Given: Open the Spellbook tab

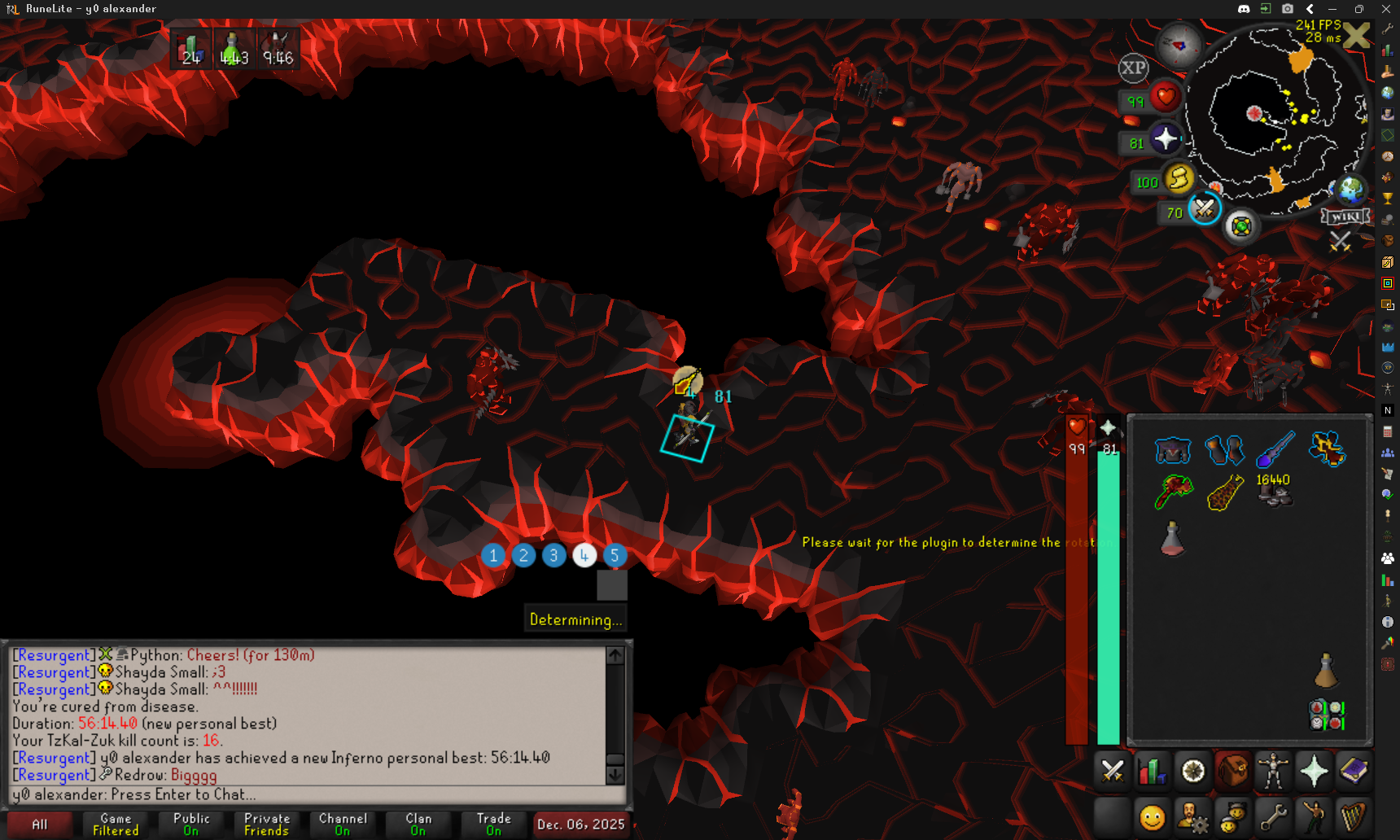Looking at the screenshot, I should [1354, 771].
